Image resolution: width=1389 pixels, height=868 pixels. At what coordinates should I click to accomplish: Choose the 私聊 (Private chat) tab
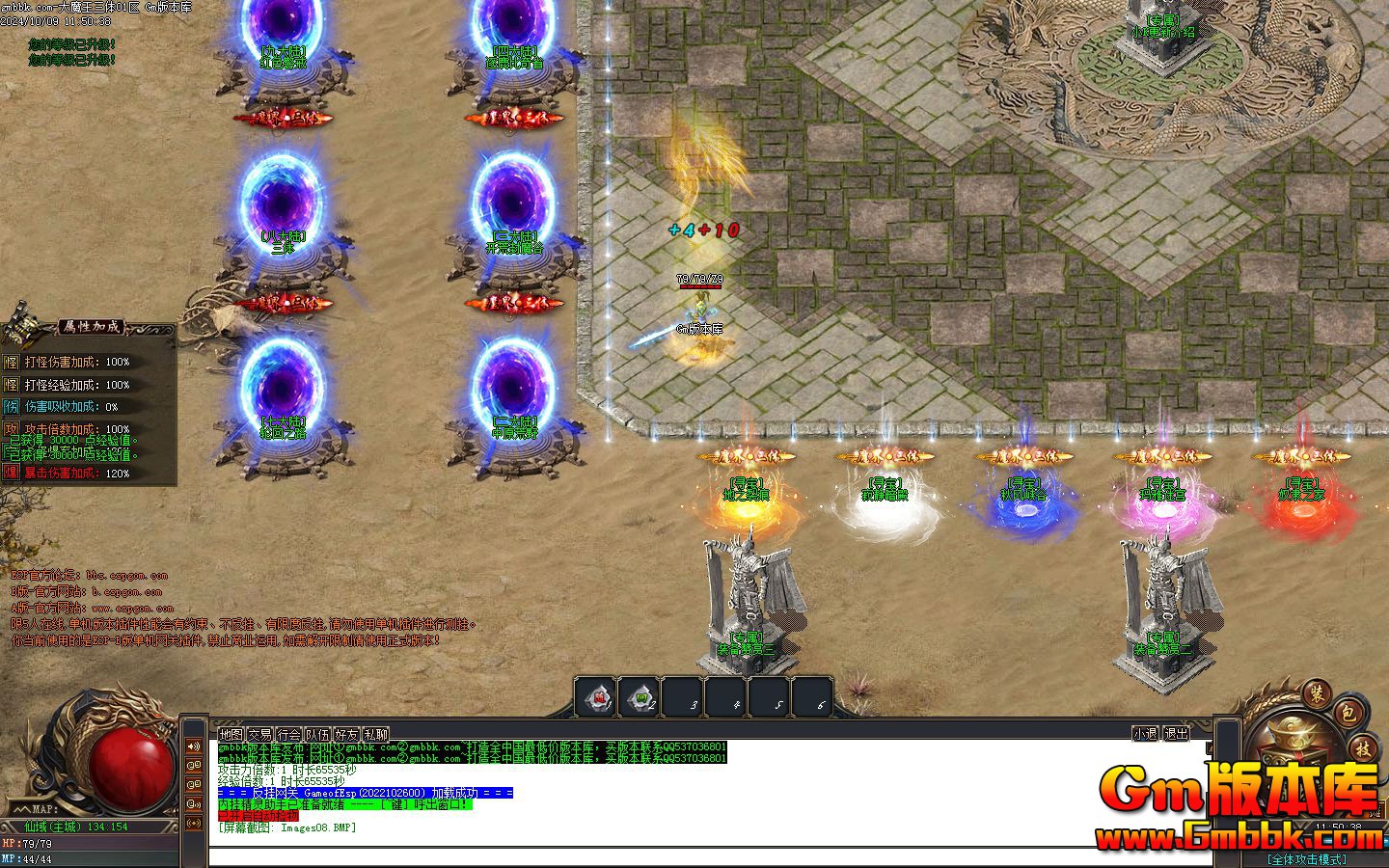(376, 734)
